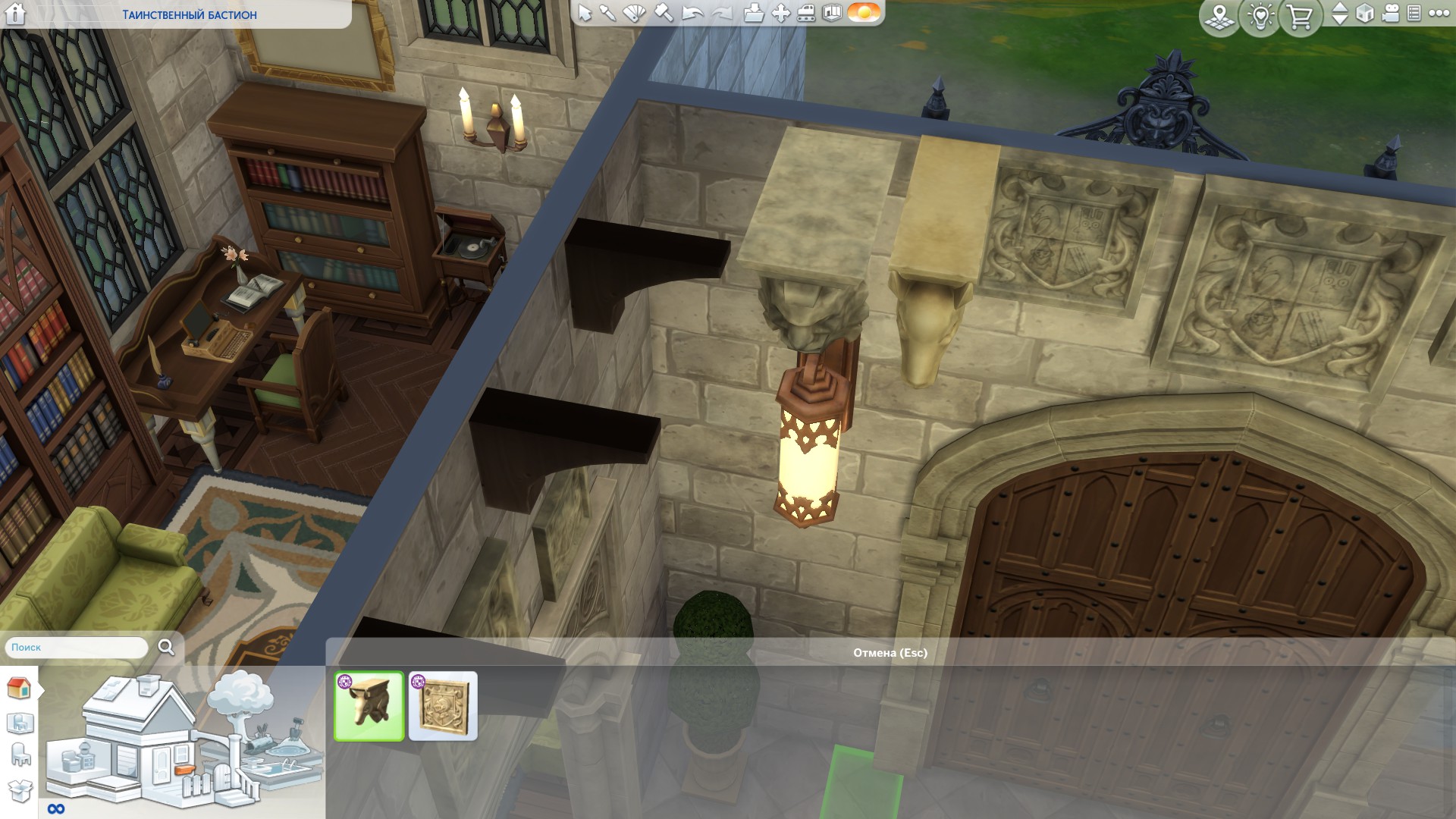
Task: Open the map pin world view
Action: [1219, 15]
